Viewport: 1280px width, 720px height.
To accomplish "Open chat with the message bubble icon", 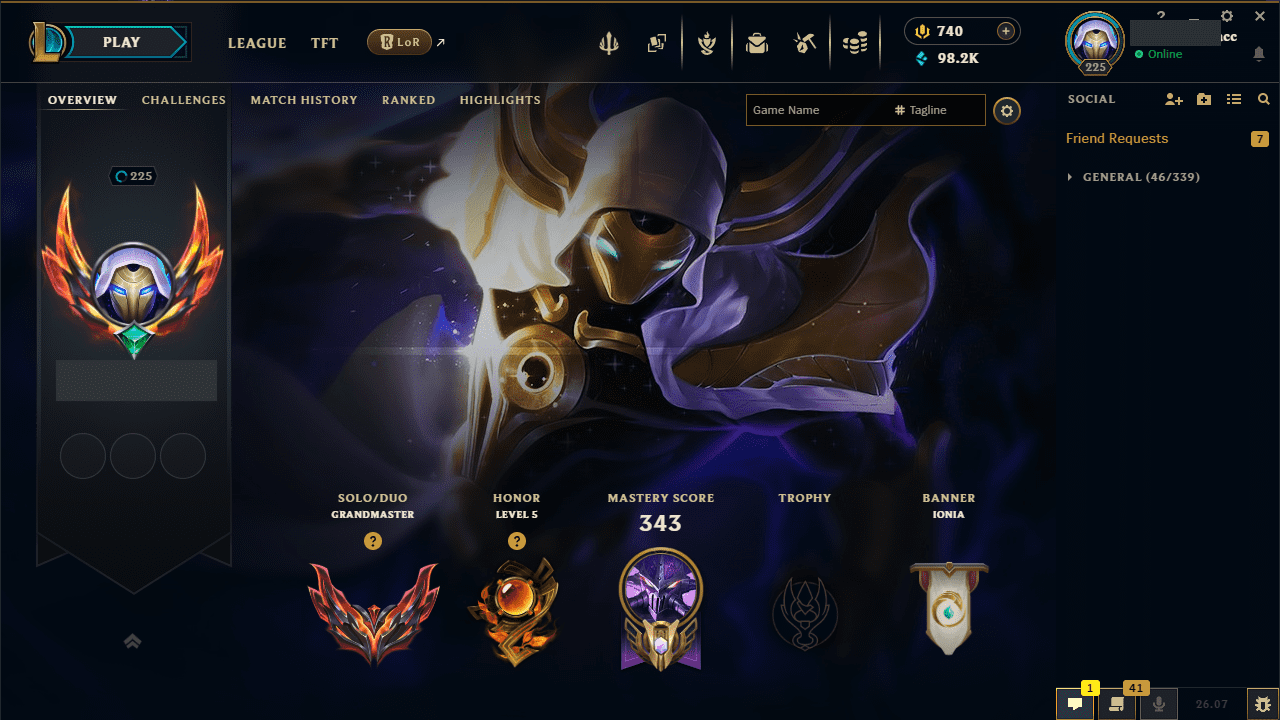I will [1075, 703].
